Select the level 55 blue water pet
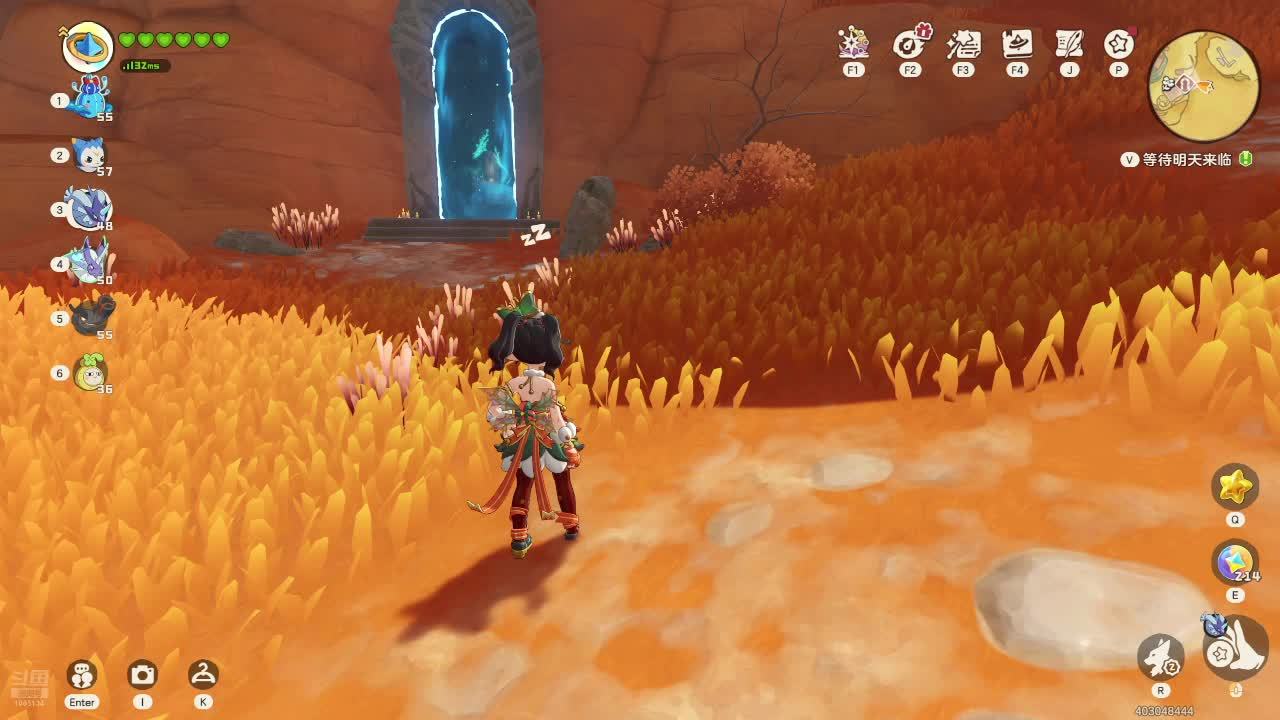Screen dimensions: 1280x720 pyautogui.click(x=90, y=100)
